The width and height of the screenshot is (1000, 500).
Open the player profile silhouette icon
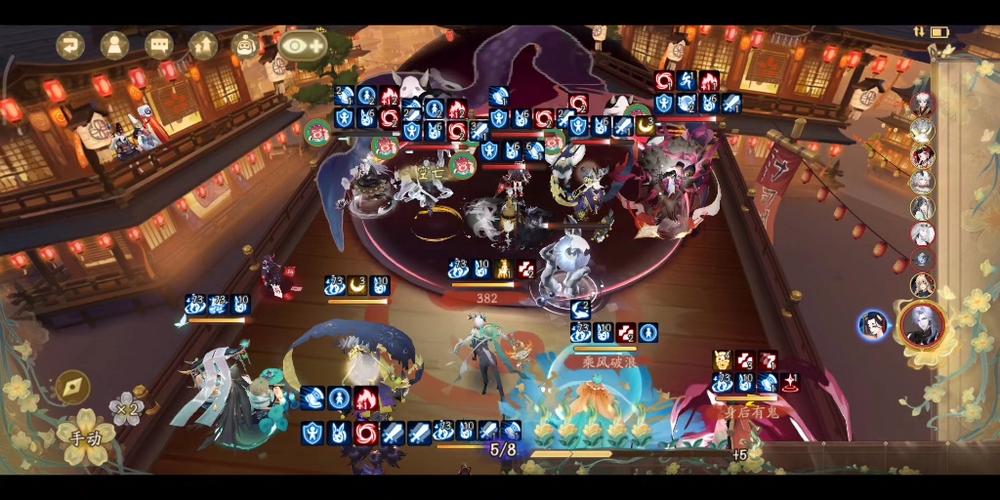114,45
